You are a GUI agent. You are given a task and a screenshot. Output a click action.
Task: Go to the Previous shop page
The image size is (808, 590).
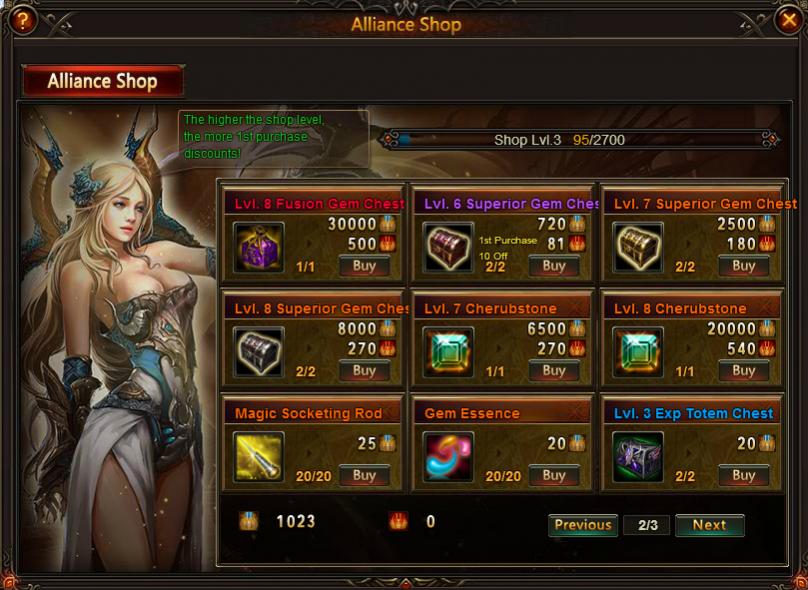point(583,525)
